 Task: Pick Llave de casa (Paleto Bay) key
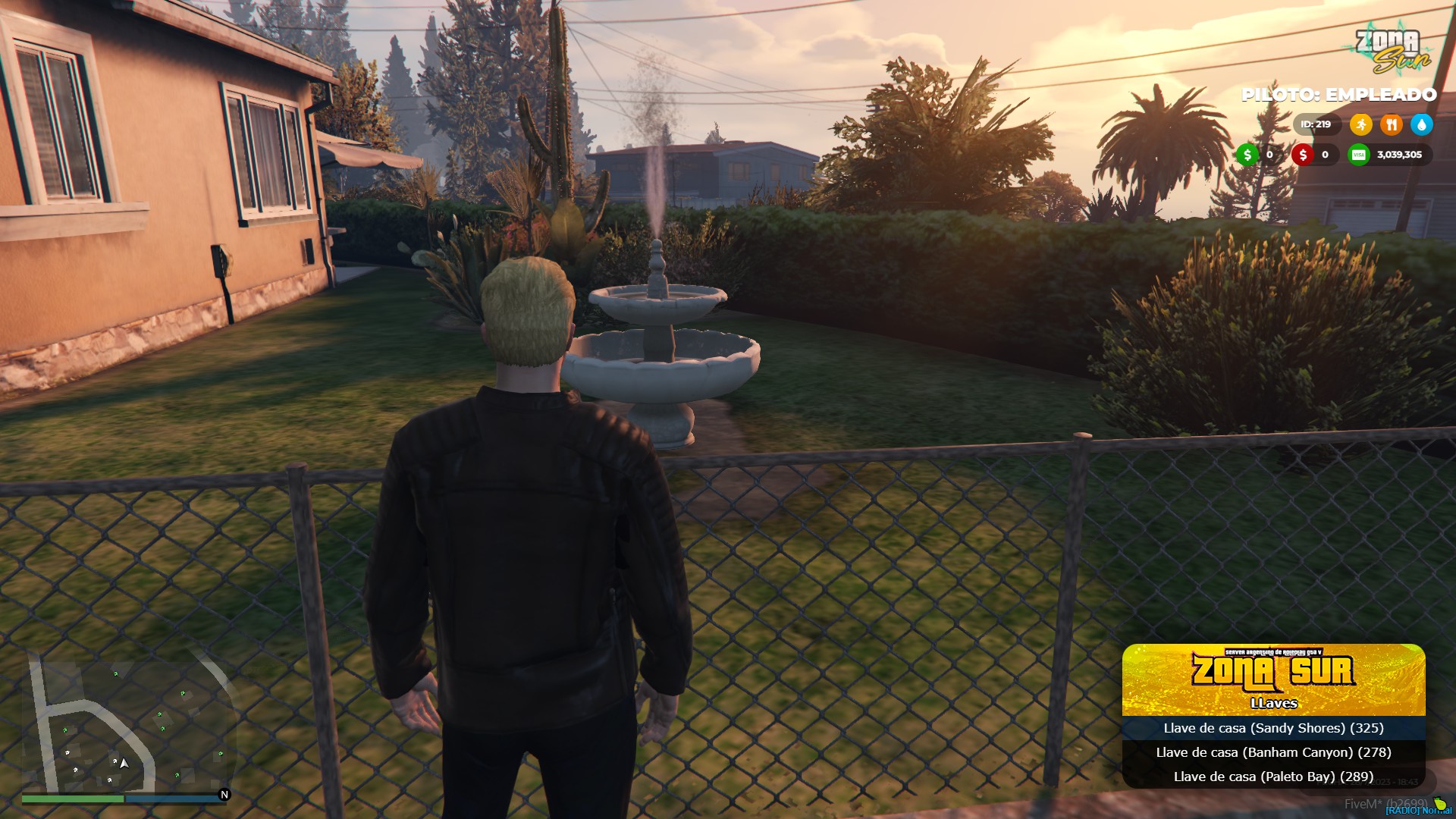coord(1273,777)
